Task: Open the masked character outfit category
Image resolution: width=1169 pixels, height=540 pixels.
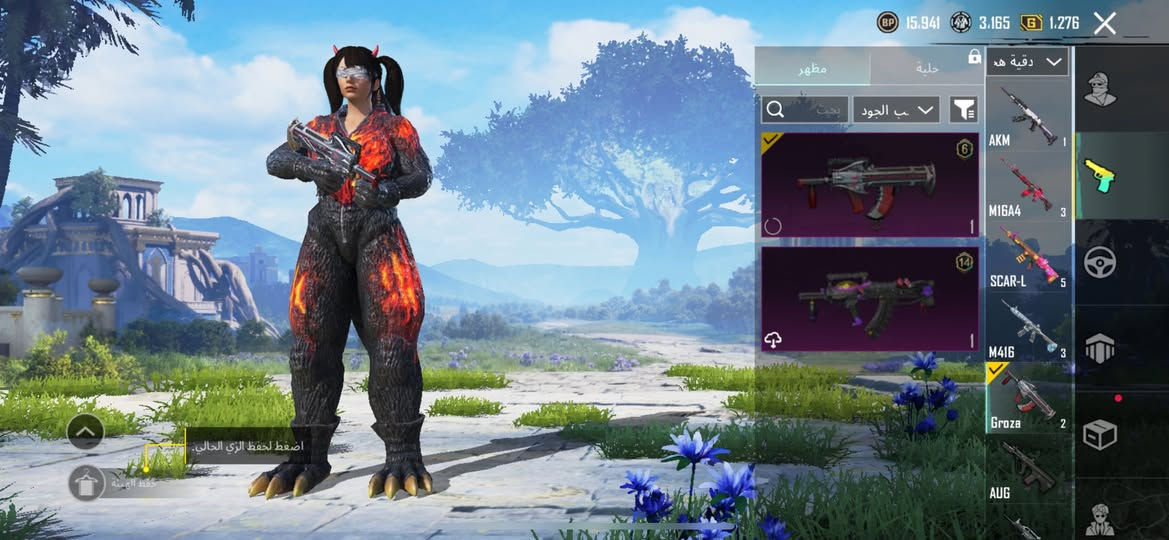Action: (x=1100, y=90)
